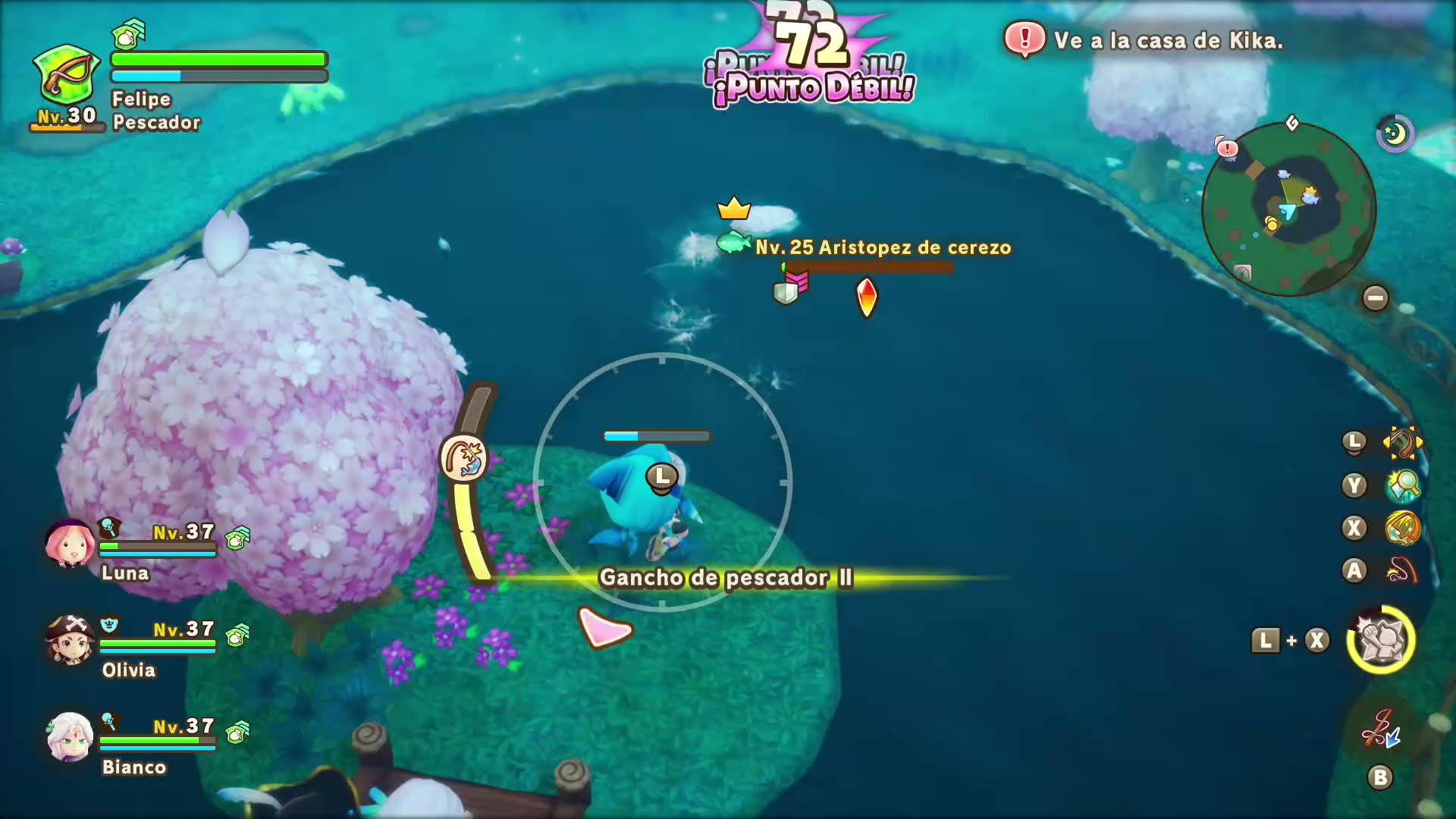Select Olivia's pirate-hat party portrait
The image size is (1456, 819).
[69, 641]
